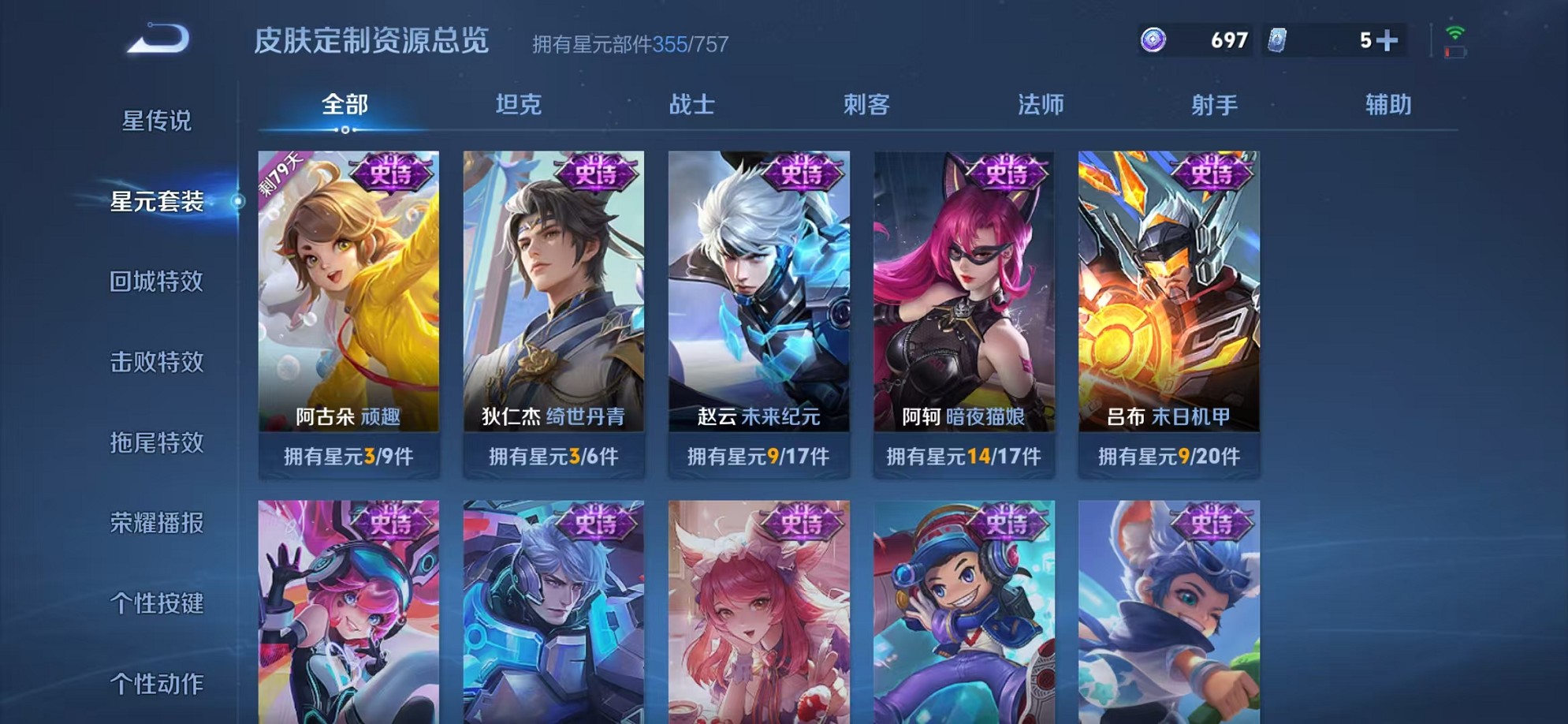Select the 荣耀播报 sidebar option
Screen dimensions: 1568x724
(156, 524)
